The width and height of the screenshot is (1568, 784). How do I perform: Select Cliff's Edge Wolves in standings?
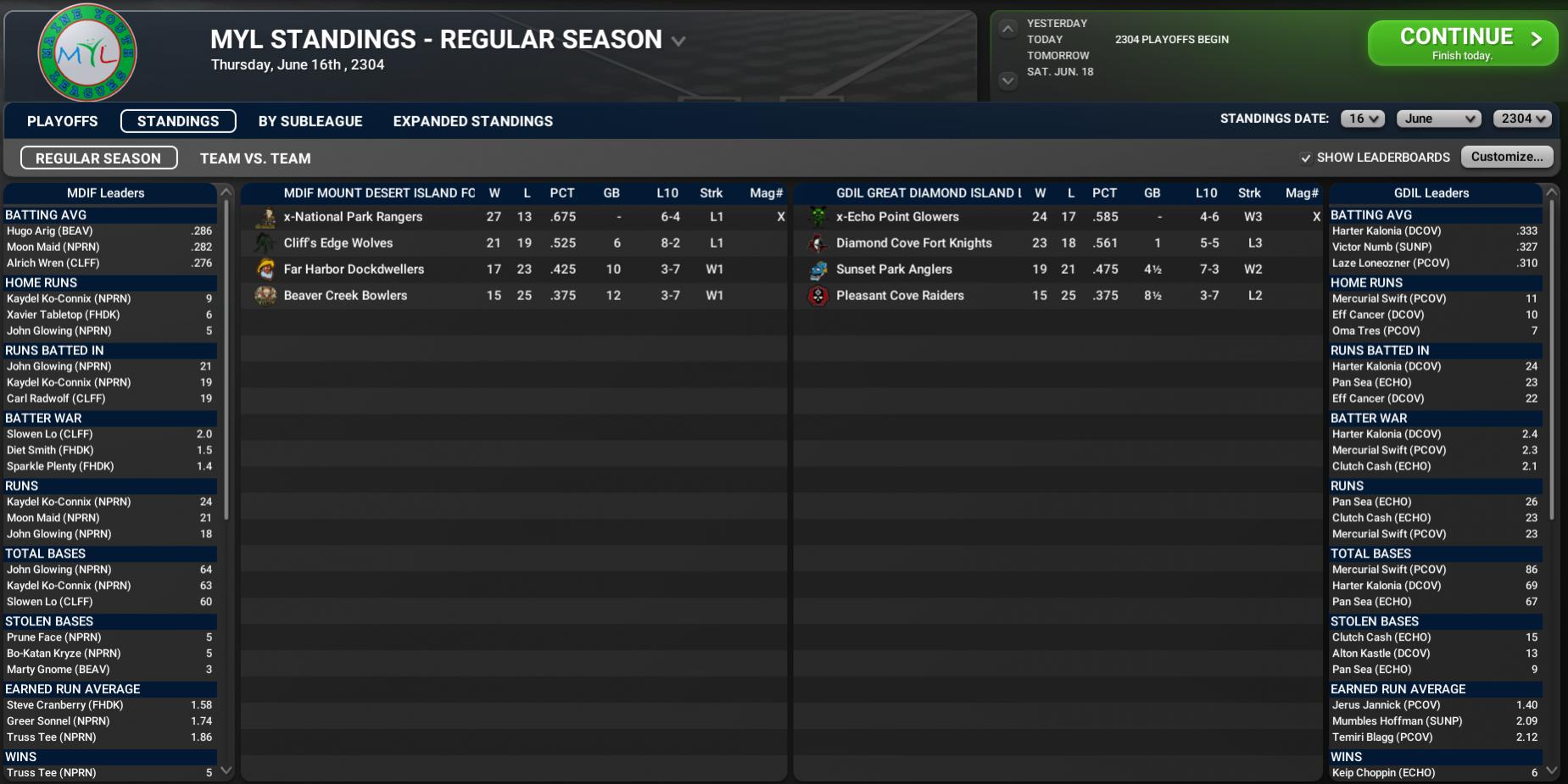pos(338,243)
